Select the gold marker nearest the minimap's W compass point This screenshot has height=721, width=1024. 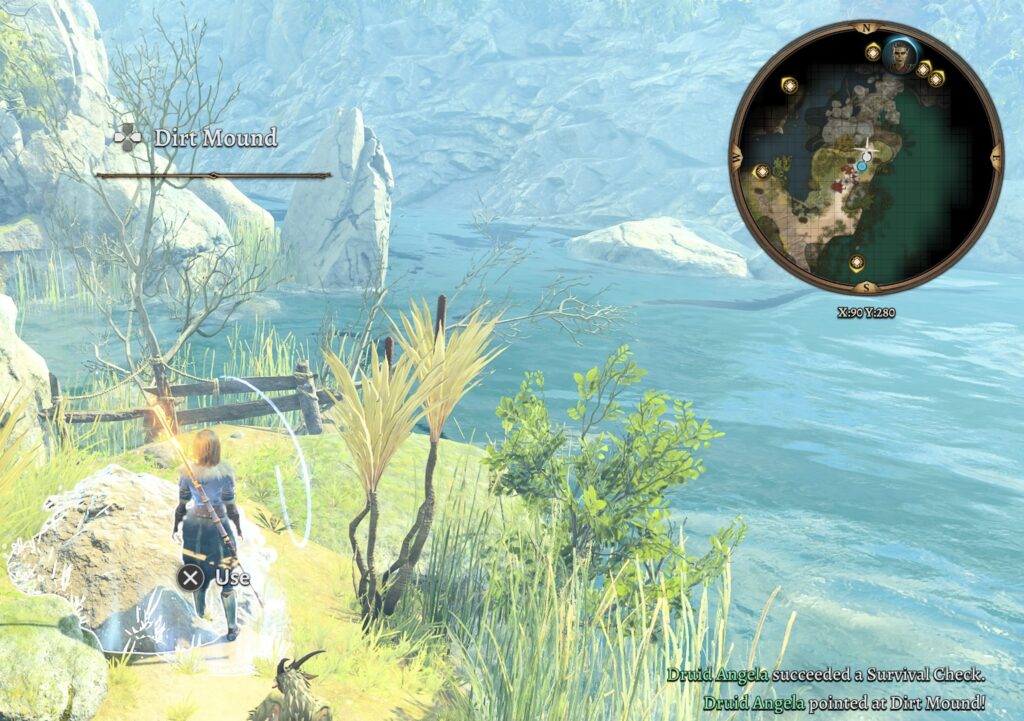(x=762, y=171)
